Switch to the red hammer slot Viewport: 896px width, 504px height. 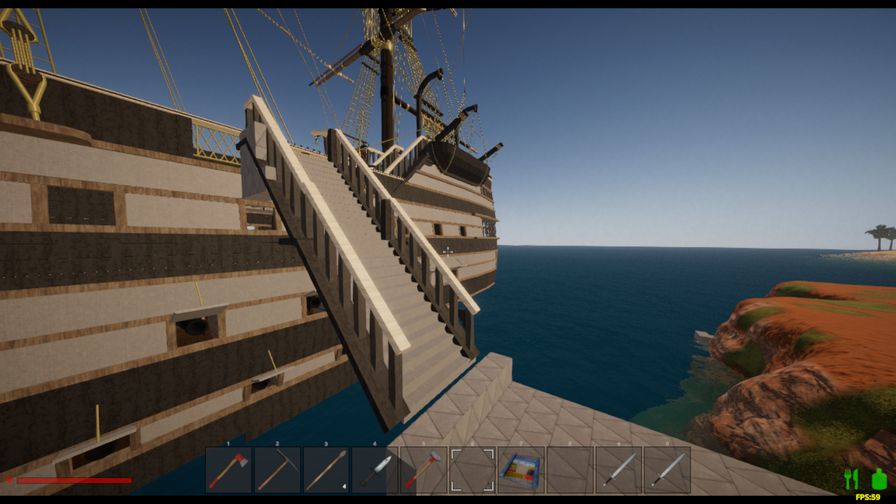pos(423,469)
